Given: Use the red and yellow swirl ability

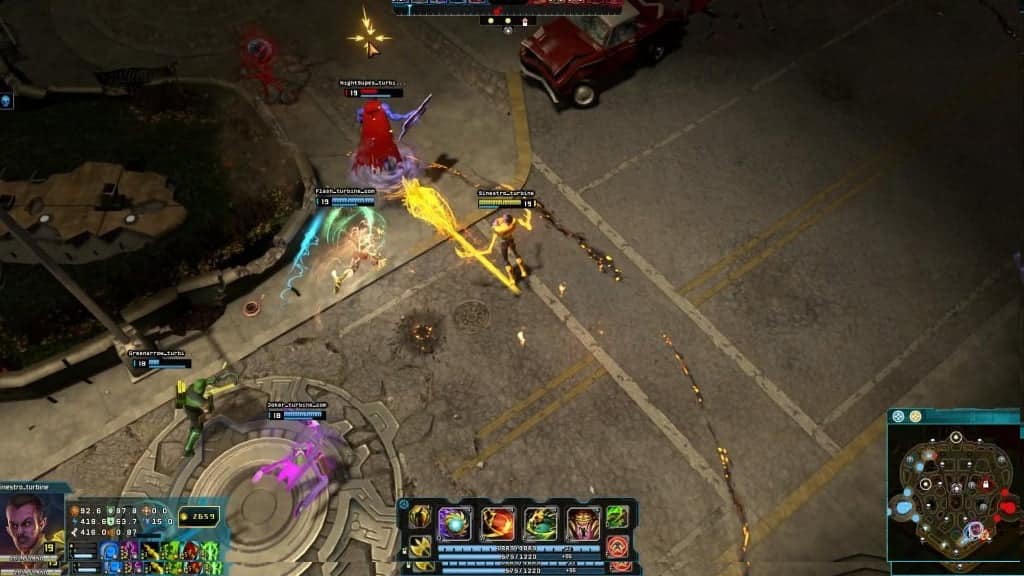Looking at the screenshot, I should coord(498,523).
